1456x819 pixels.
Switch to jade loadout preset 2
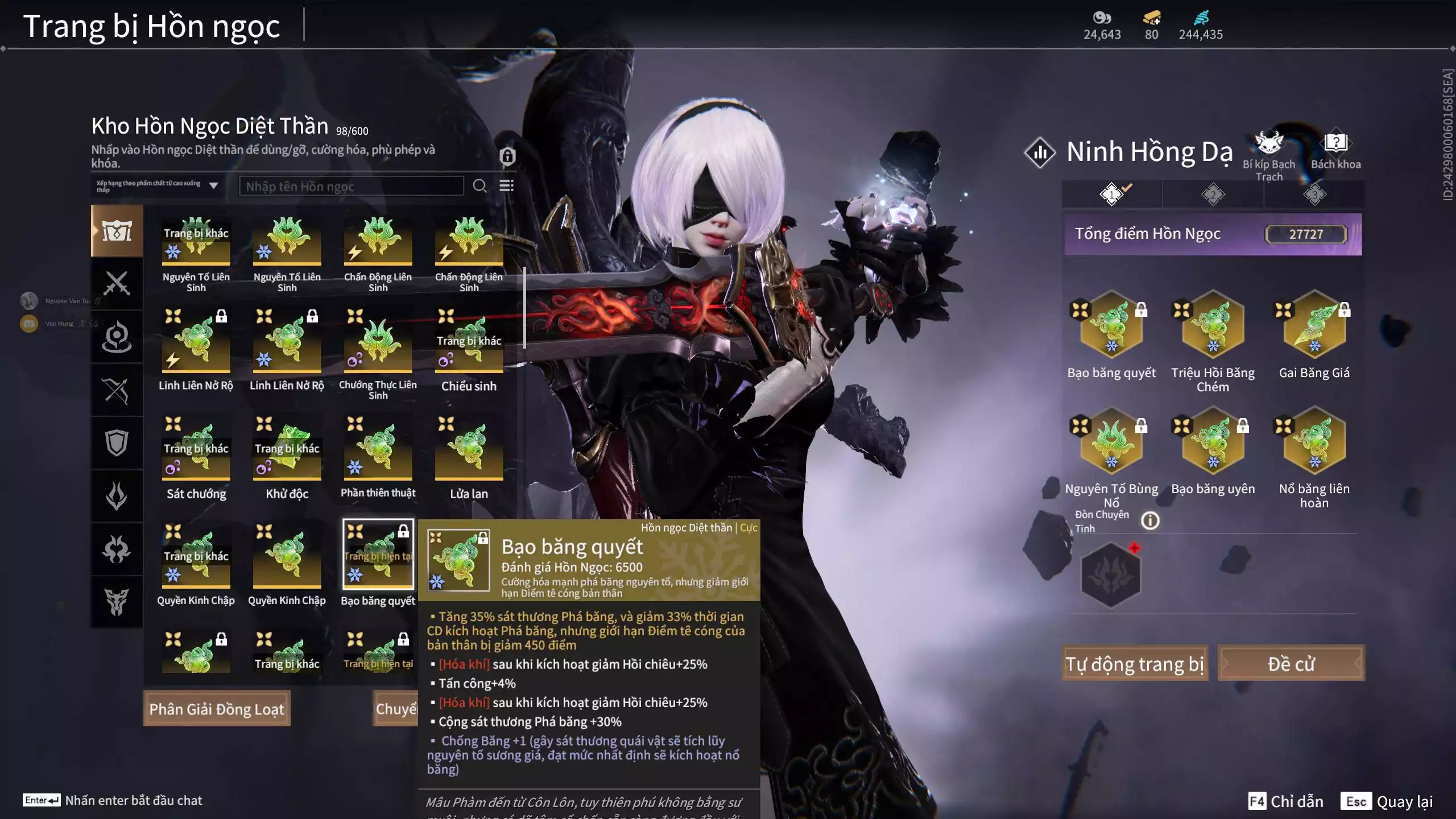pos(1213,195)
